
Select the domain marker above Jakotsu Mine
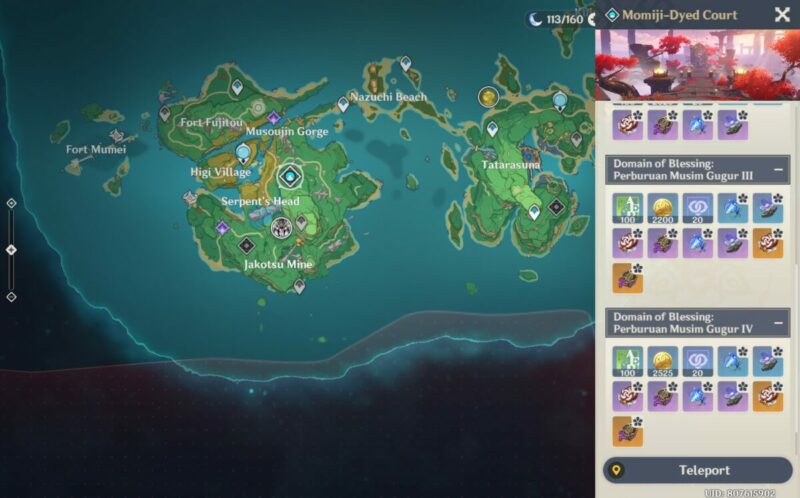coord(247,245)
